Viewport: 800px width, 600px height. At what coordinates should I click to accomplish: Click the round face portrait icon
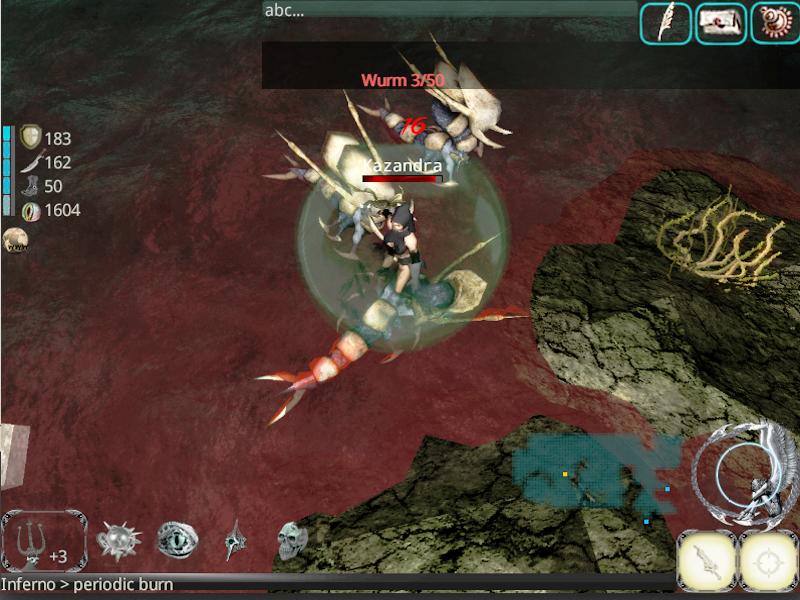click(14, 239)
